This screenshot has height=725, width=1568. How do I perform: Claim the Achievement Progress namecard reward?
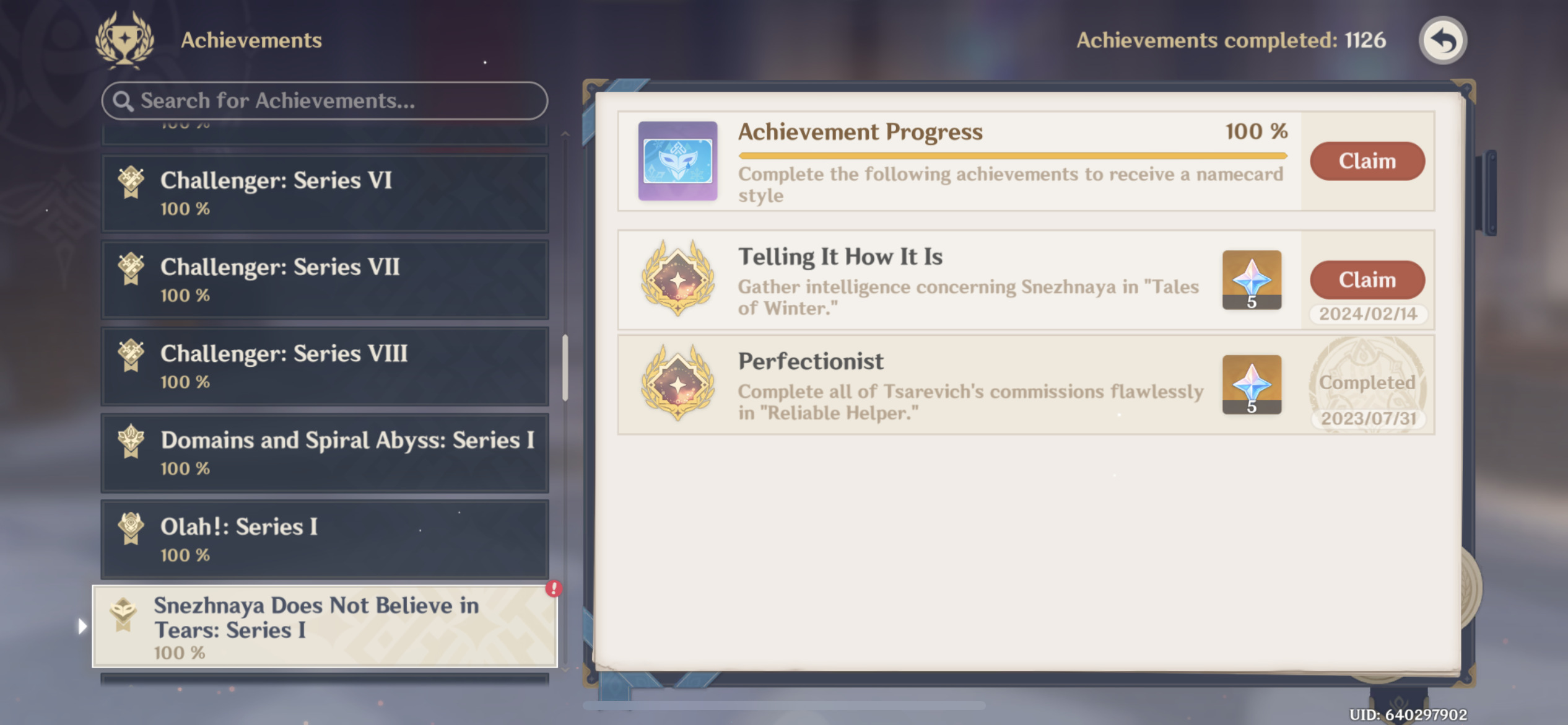tap(1367, 161)
